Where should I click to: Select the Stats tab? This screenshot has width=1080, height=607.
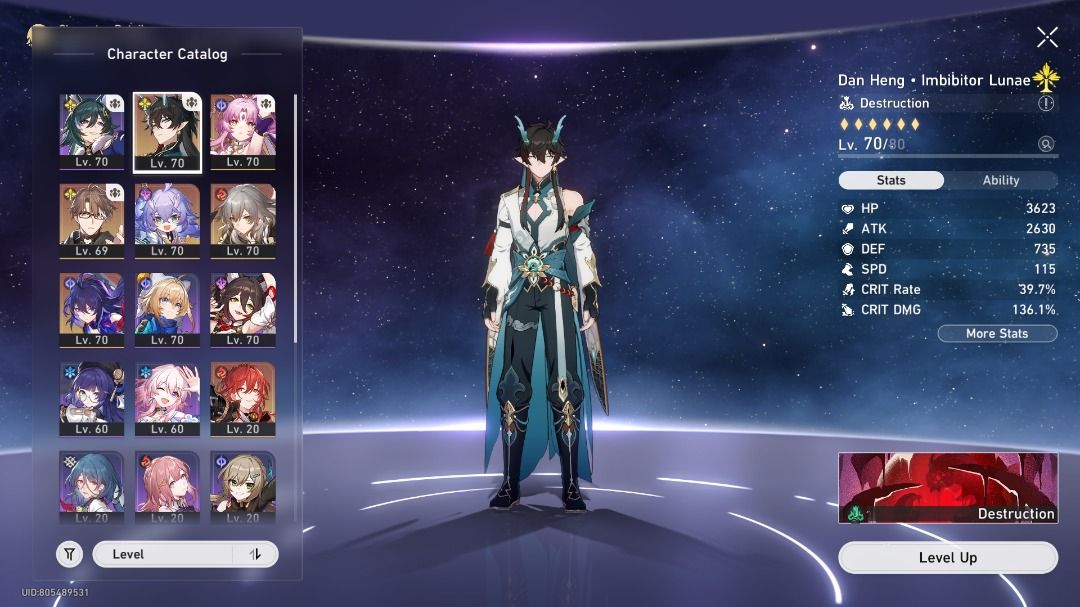coord(890,180)
